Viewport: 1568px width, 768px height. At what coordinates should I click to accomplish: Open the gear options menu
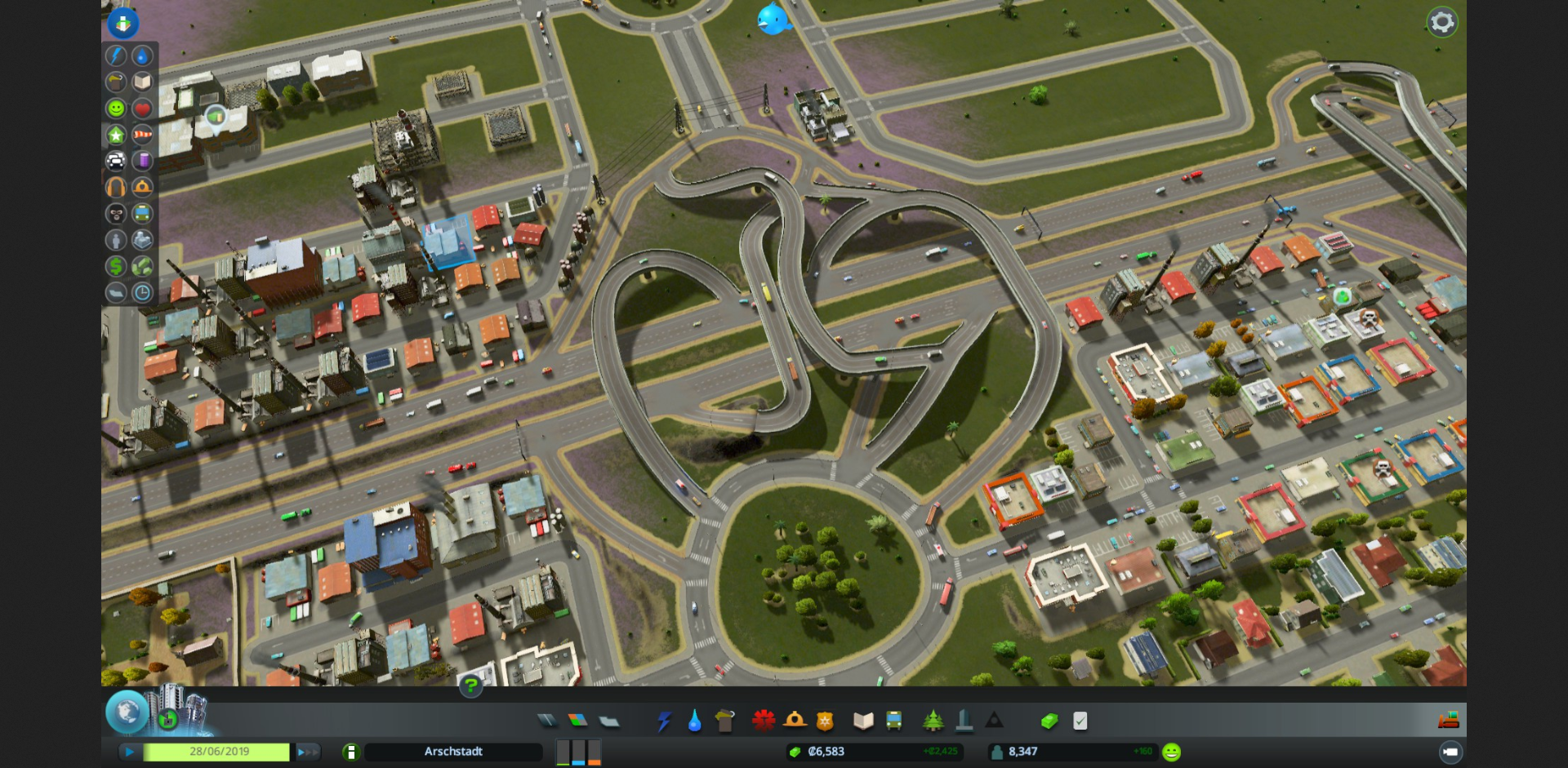coord(1441,22)
